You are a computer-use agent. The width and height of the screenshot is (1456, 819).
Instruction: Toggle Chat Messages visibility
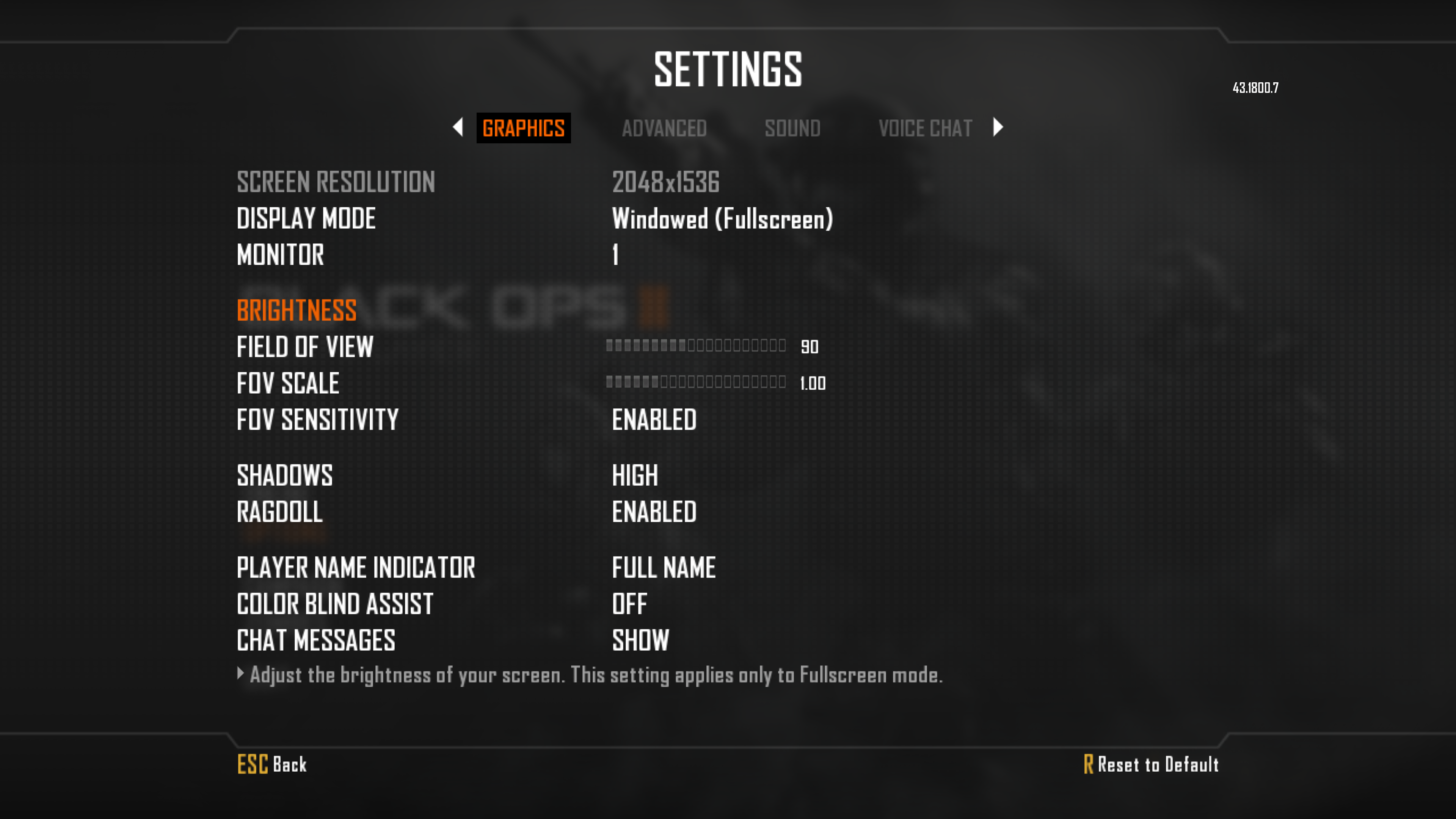[640, 640]
